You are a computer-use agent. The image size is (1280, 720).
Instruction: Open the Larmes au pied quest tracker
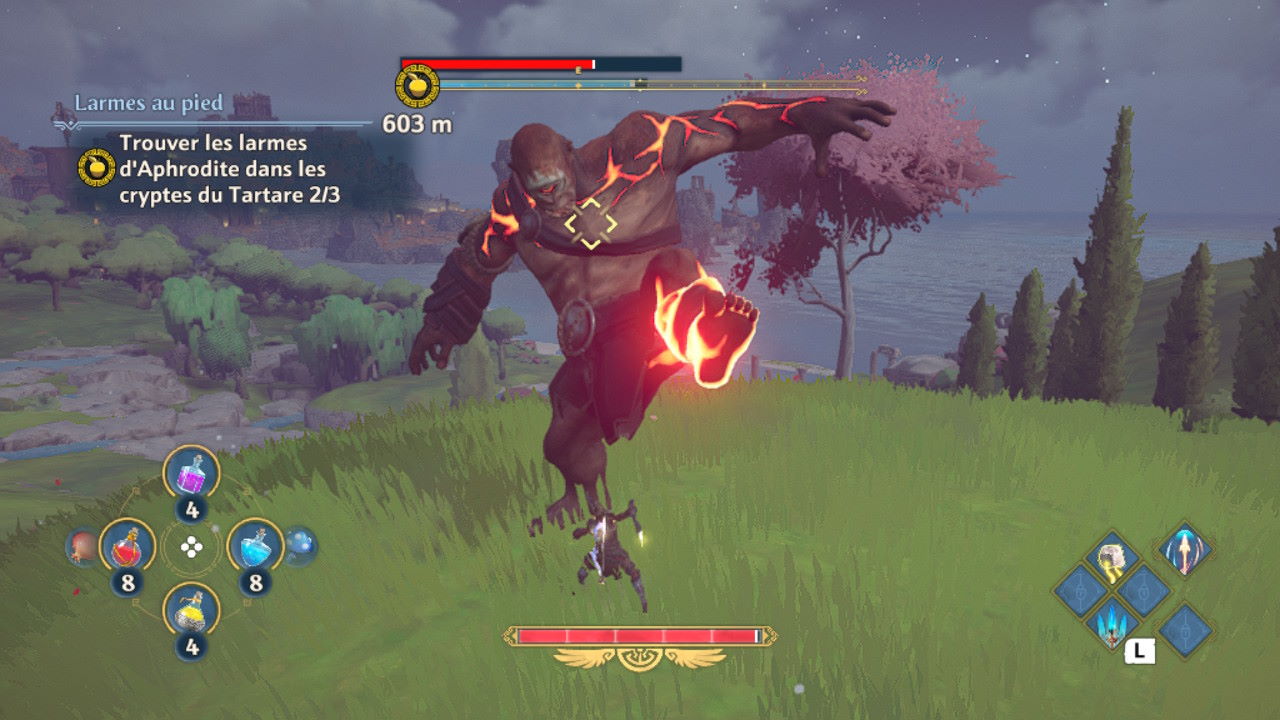[x=148, y=104]
